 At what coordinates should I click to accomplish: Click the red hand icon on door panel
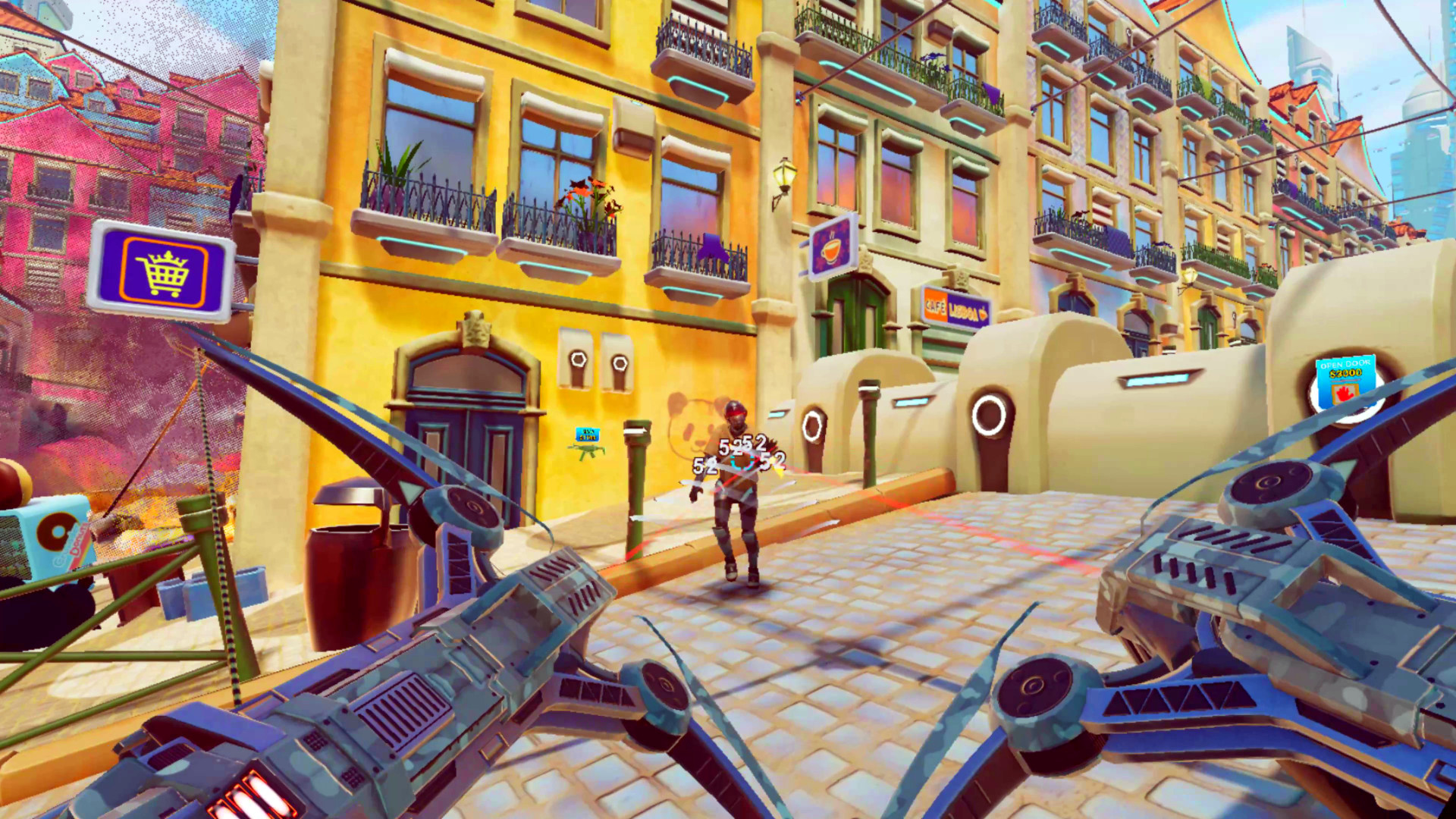[1344, 393]
